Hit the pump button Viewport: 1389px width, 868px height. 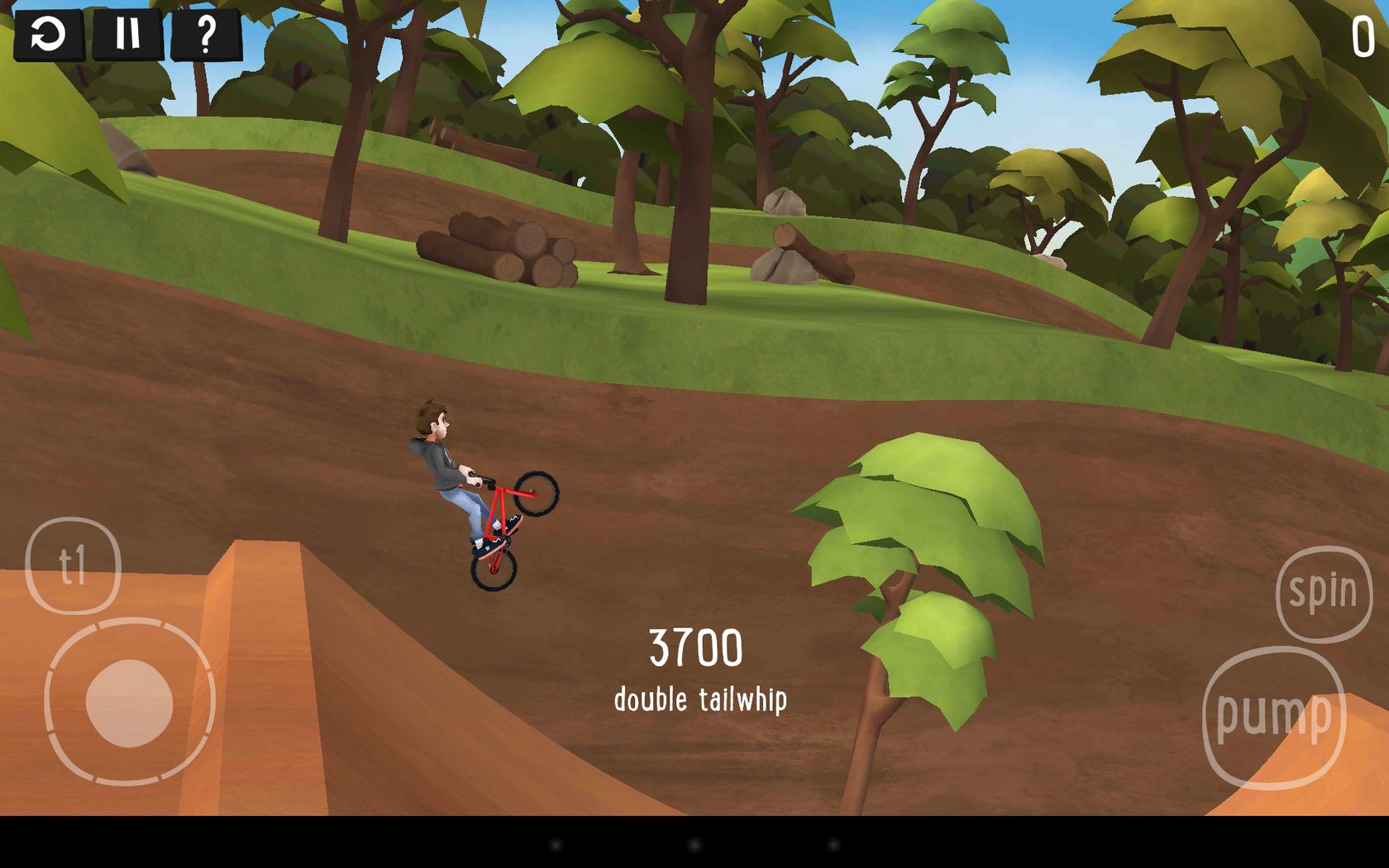point(1273,717)
